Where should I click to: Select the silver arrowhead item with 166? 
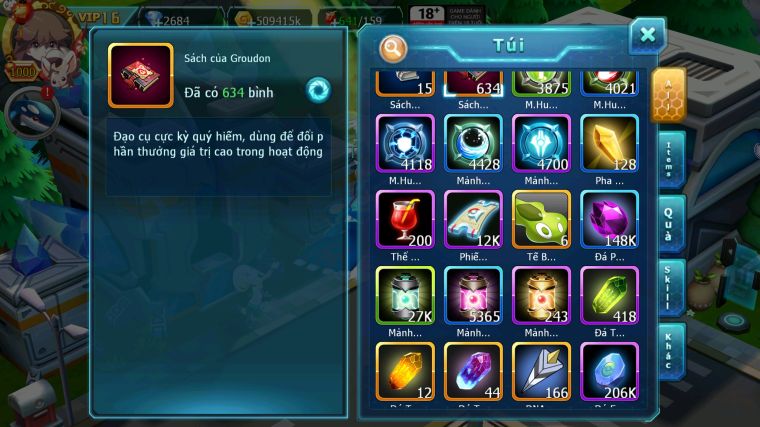pyautogui.click(x=540, y=371)
